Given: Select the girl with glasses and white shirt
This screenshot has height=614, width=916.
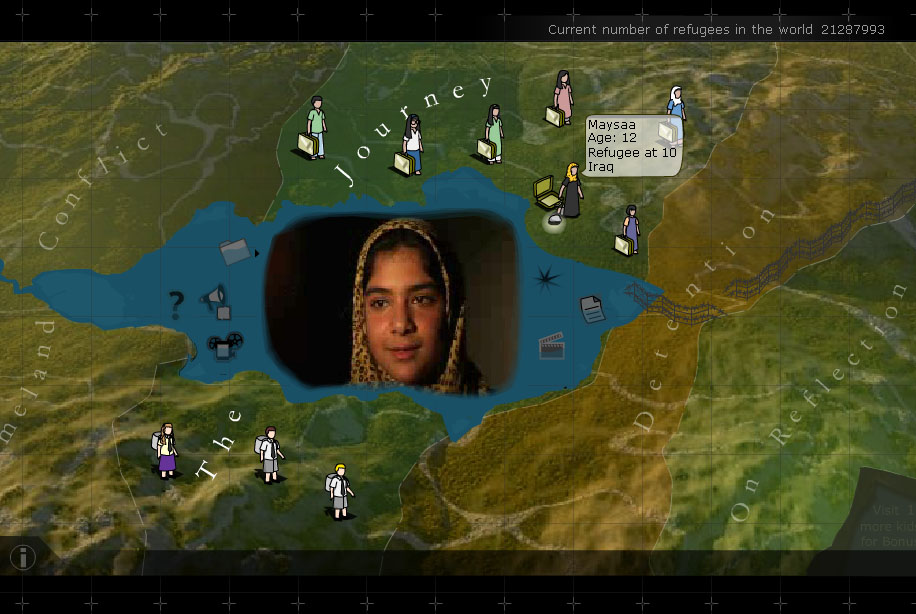Looking at the screenshot, I should pos(411,144).
